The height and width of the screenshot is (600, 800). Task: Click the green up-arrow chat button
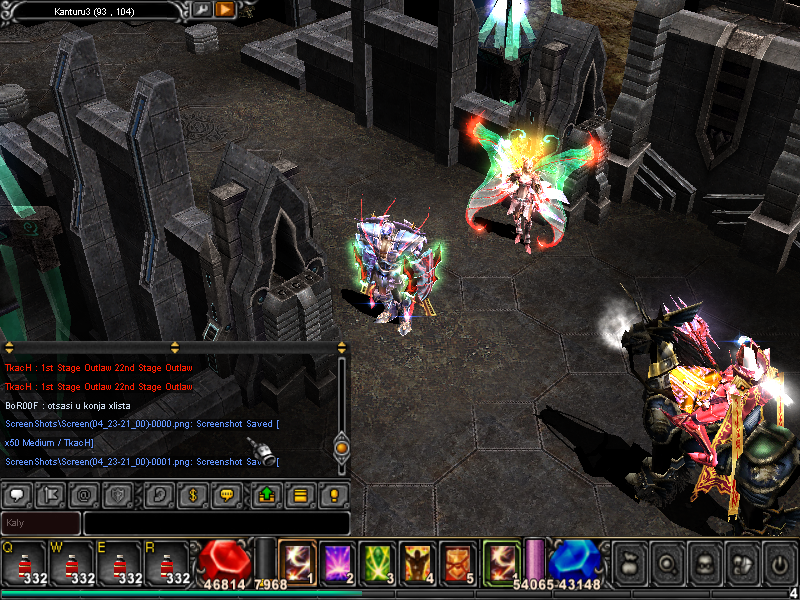266,494
